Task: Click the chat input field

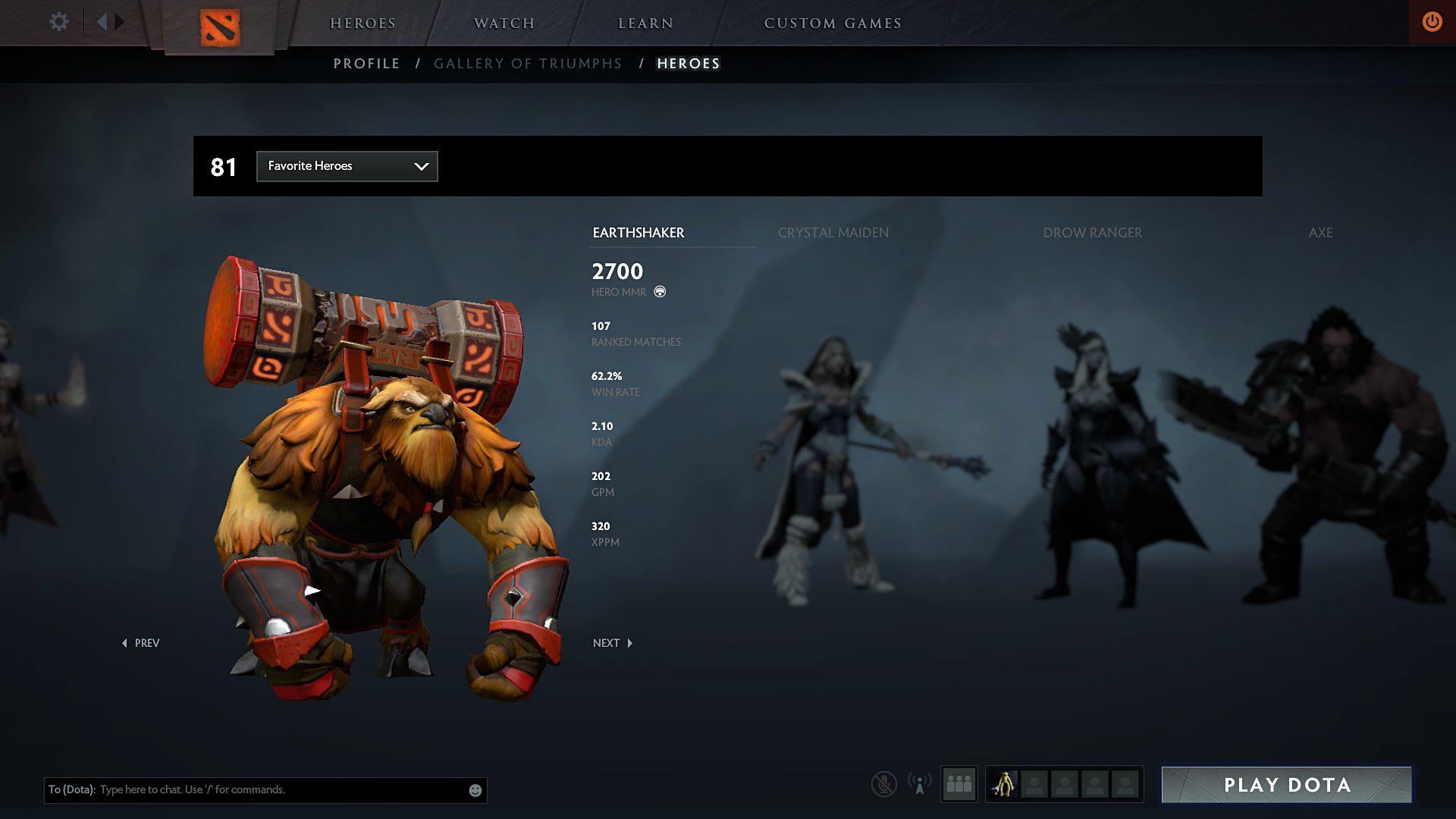Action: (265, 789)
